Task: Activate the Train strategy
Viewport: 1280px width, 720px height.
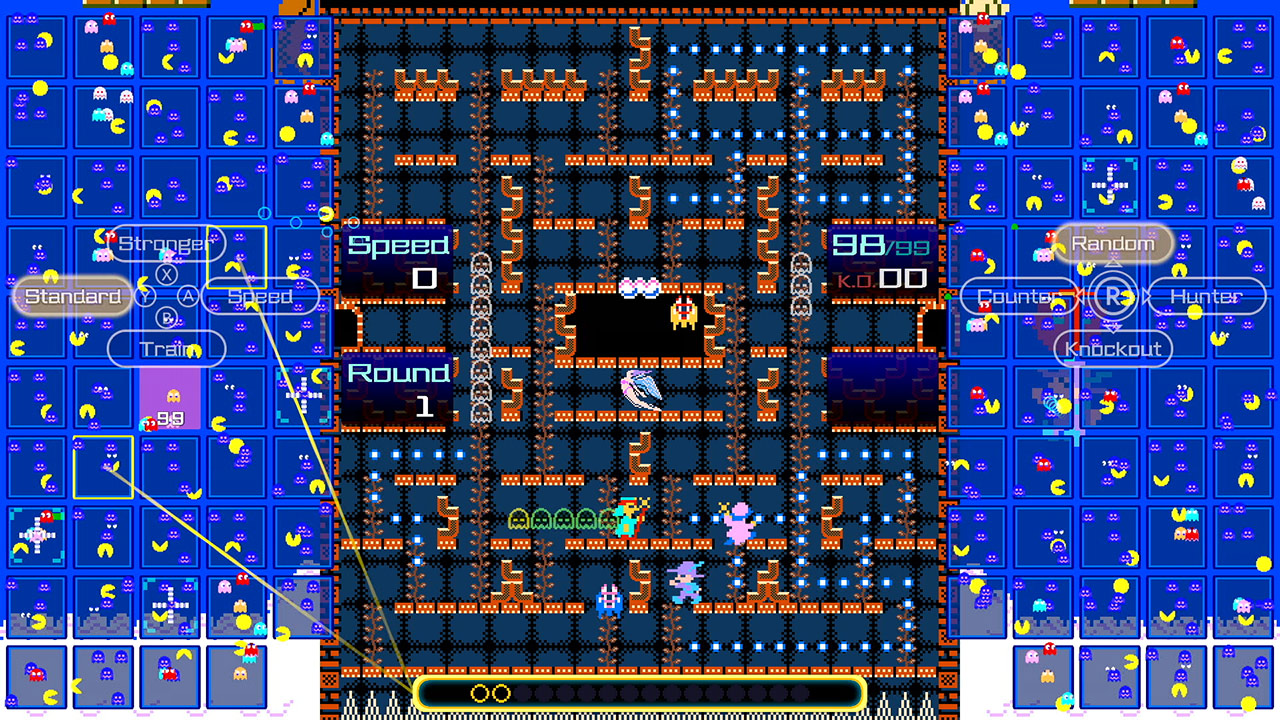Action: pos(167,349)
